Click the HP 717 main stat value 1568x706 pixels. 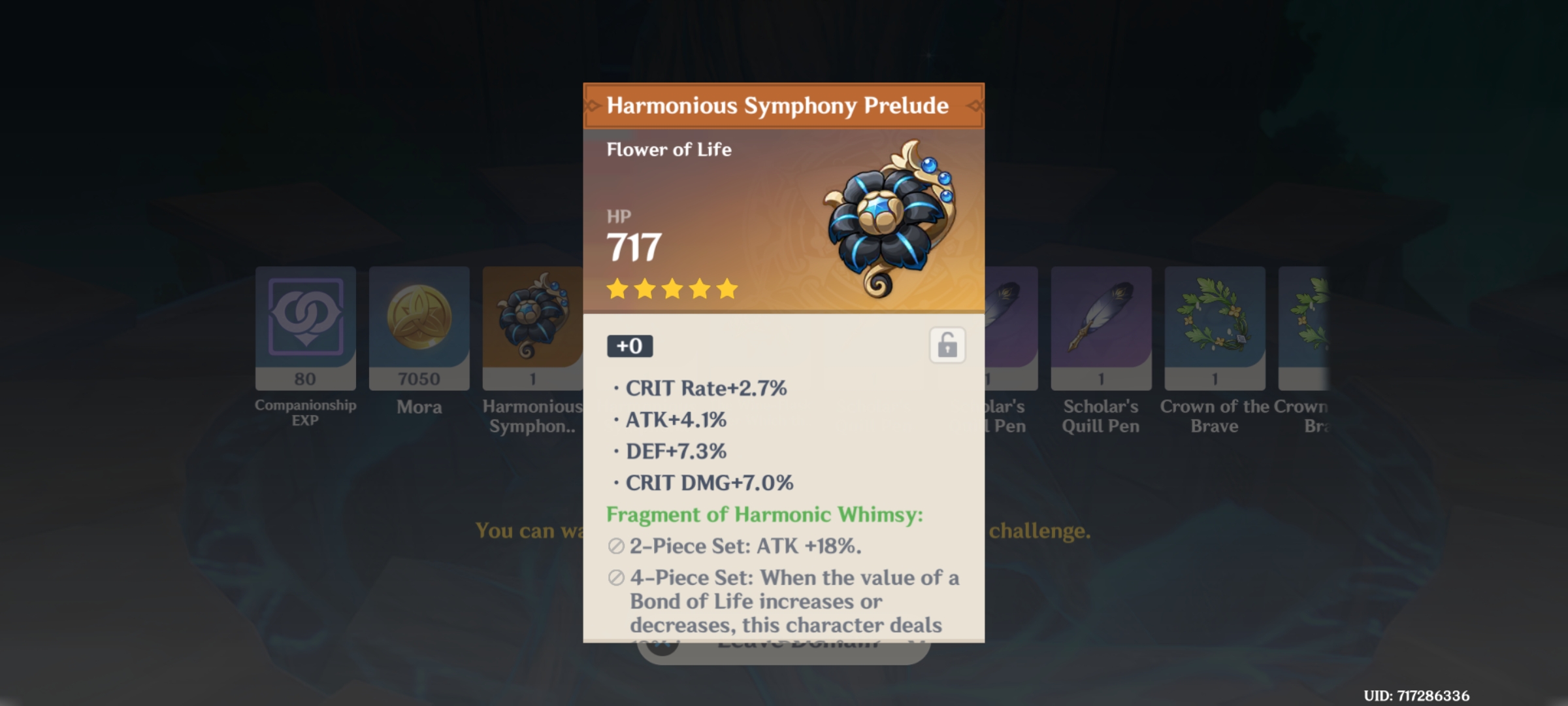point(632,246)
